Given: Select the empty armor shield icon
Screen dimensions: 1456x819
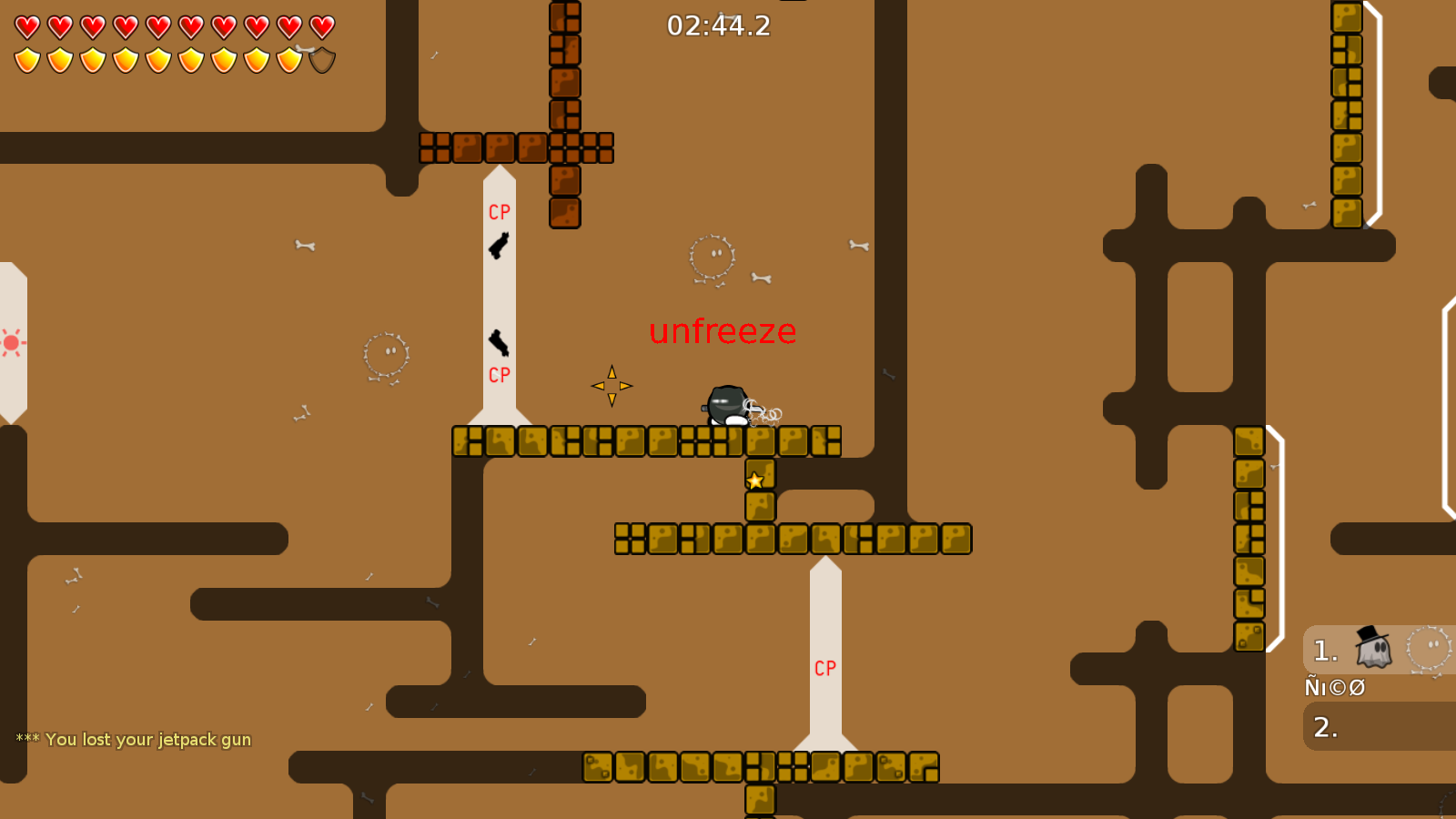Looking at the screenshot, I should 320,58.
